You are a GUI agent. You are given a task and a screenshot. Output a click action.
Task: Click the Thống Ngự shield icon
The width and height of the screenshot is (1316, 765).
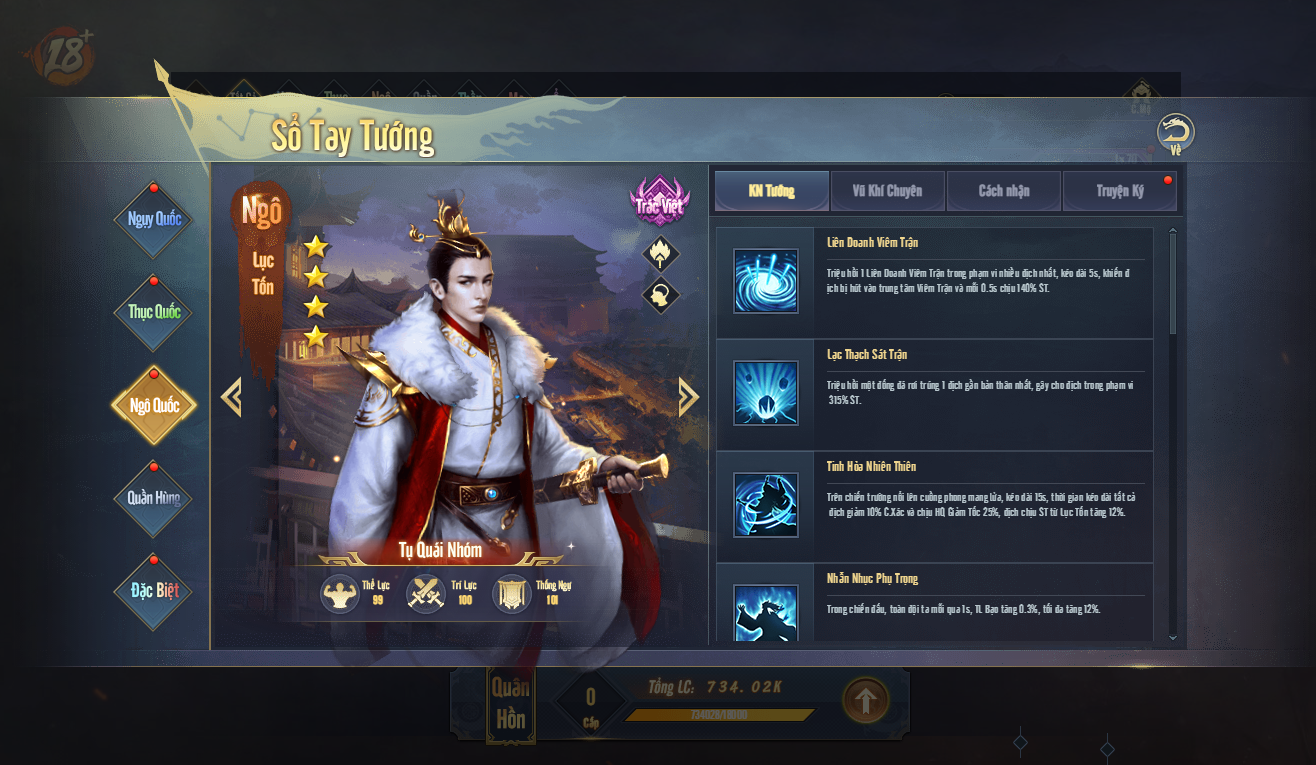coord(512,594)
